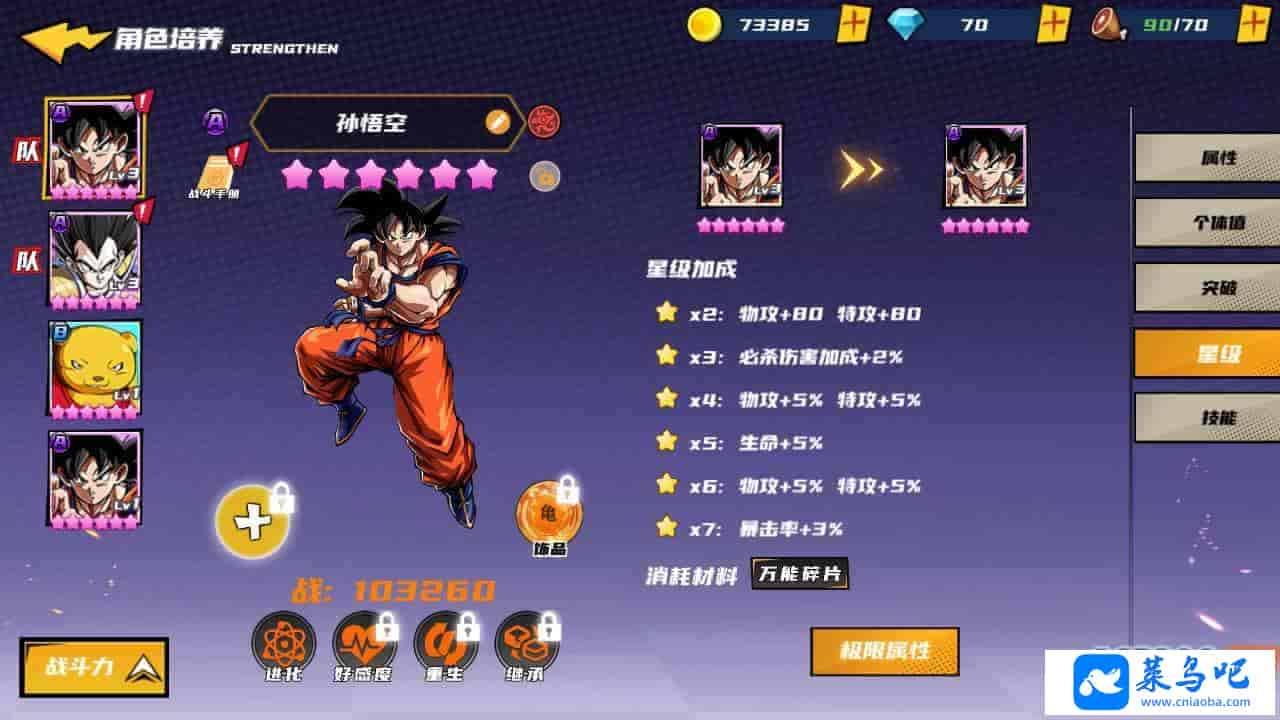1280x720 pixels.
Task: Tap the locked 饰品 accessory slot
Action: (548, 514)
